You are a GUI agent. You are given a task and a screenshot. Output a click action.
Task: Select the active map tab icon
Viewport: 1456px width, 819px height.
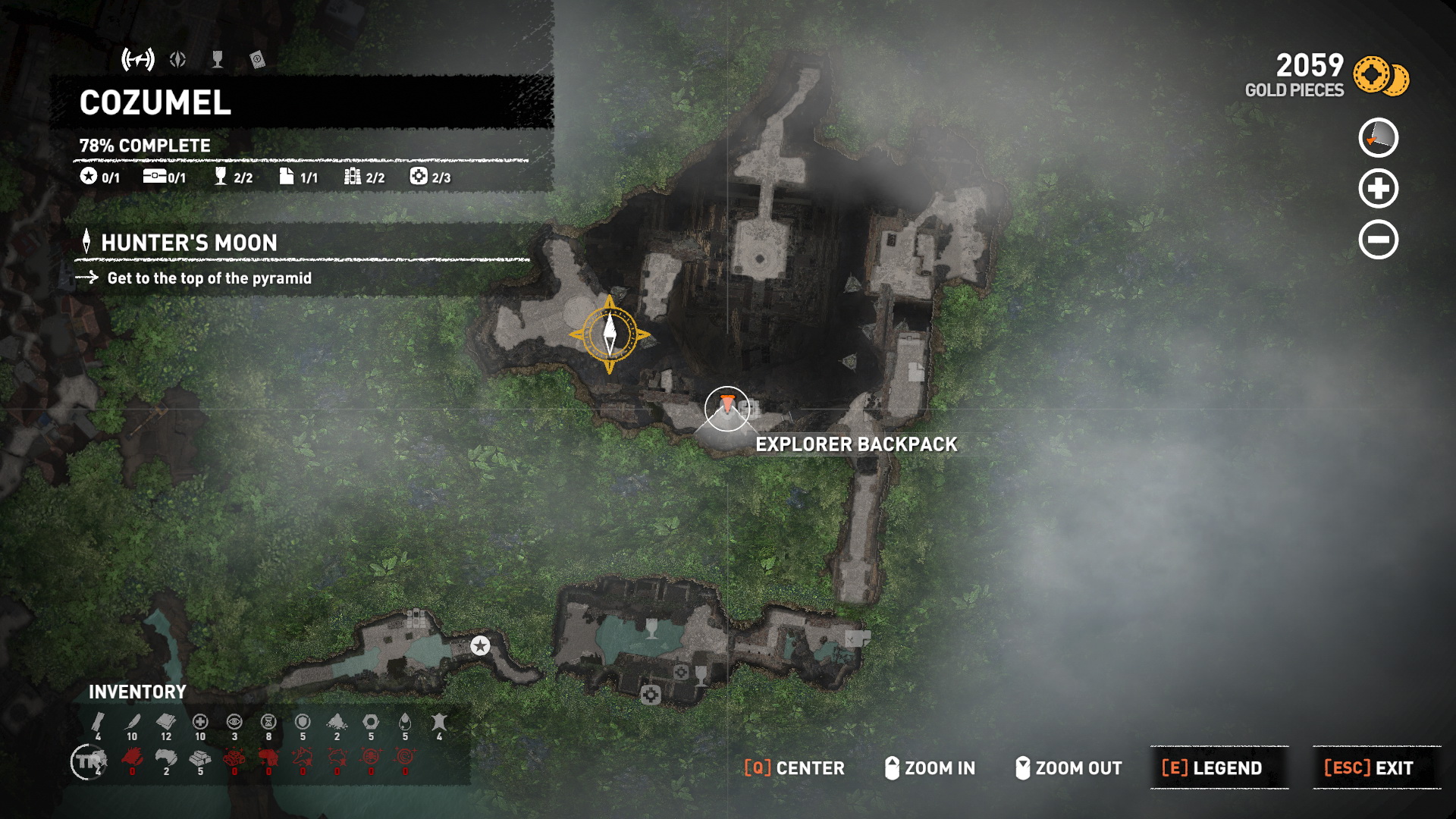138,59
